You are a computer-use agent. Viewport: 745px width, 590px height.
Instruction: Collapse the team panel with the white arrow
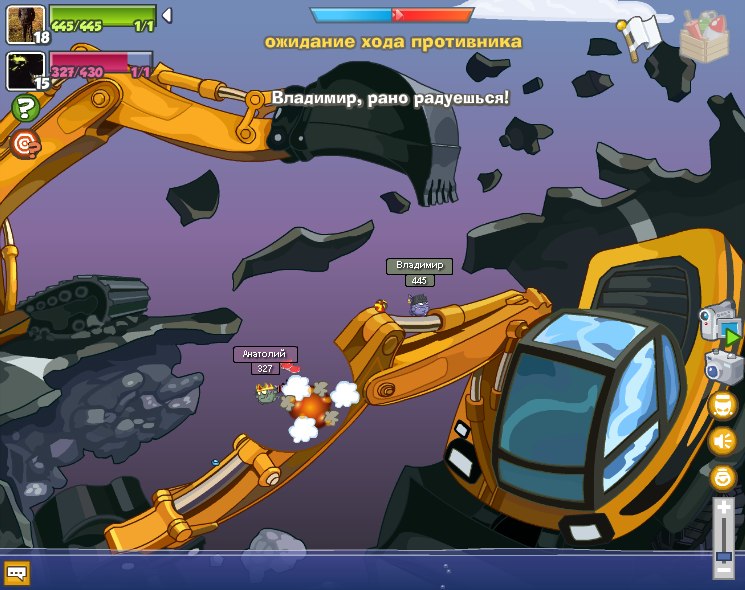point(167,16)
